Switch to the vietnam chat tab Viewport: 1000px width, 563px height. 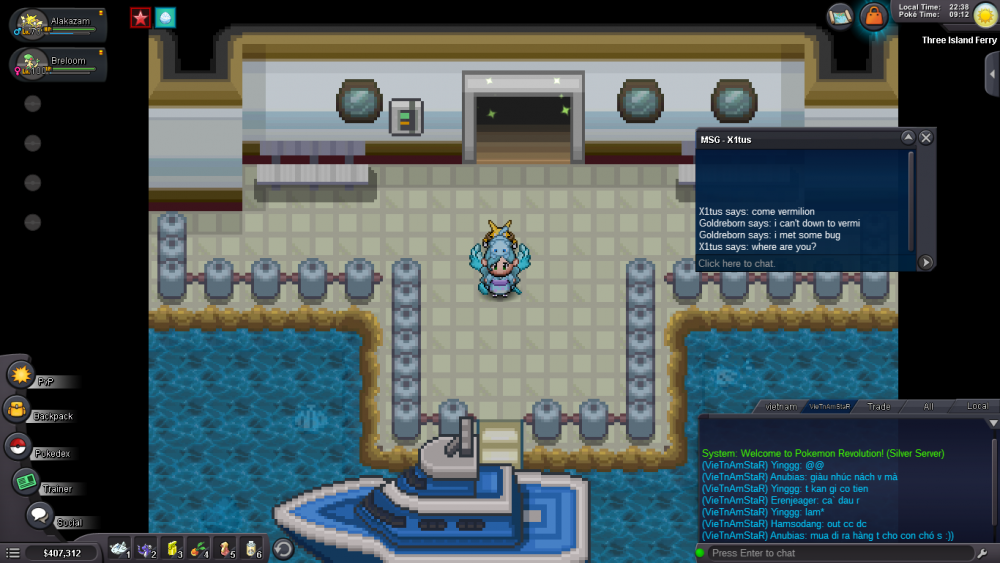(x=780, y=407)
